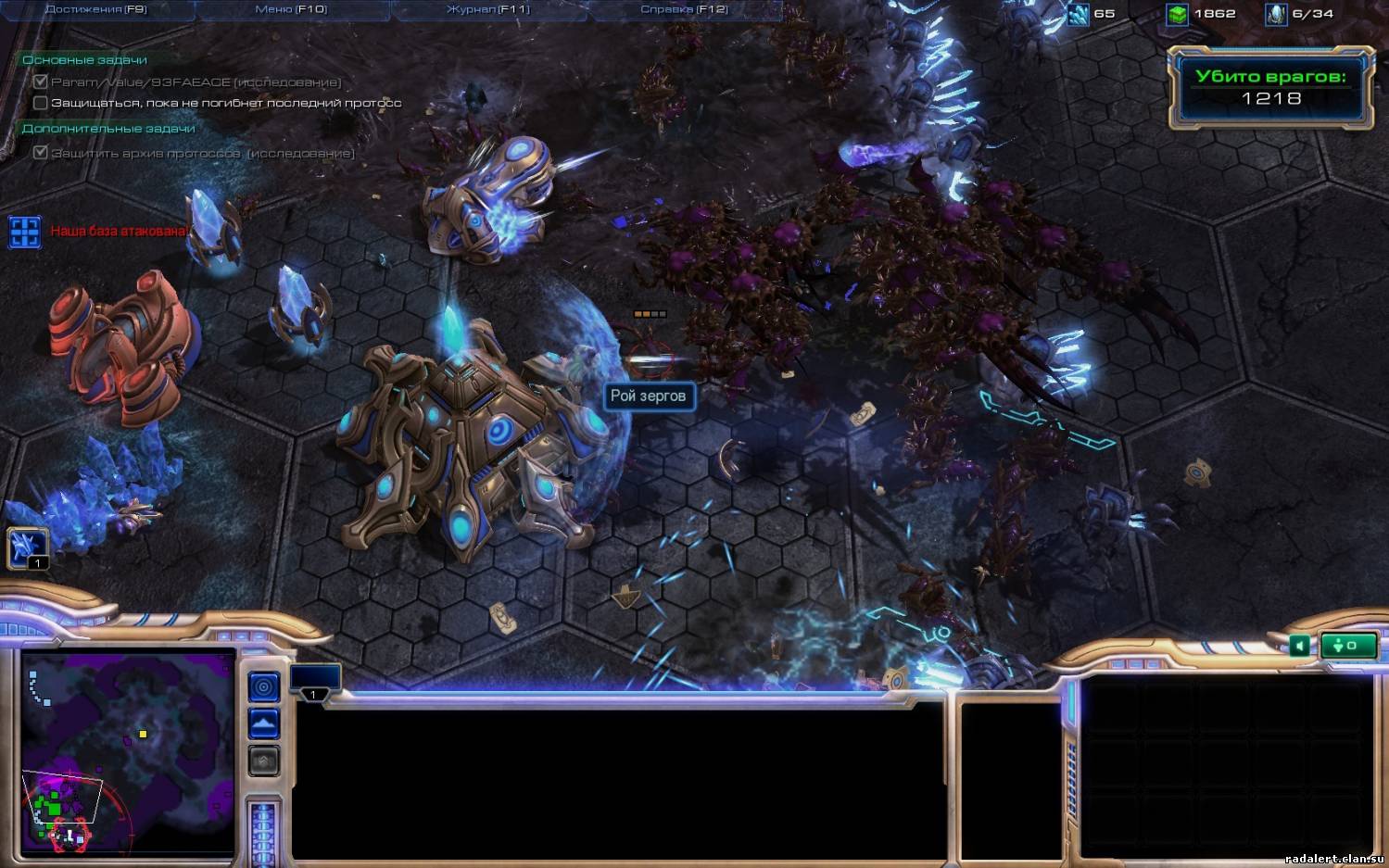Toggle the green speaker sound button
Image resolution: width=1389 pixels, height=868 pixels.
[1299, 646]
